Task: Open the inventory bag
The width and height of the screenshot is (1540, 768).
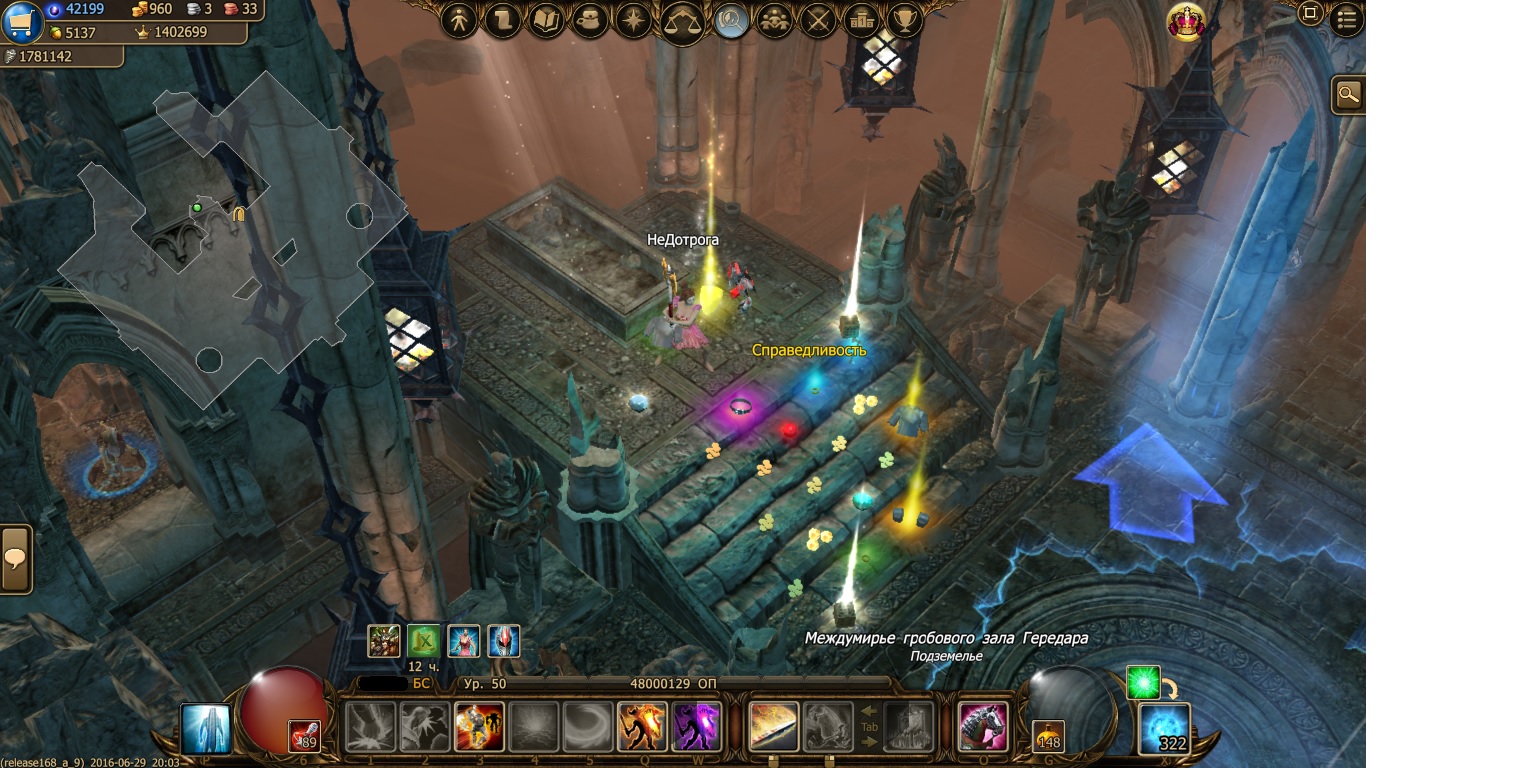Action: [590, 20]
